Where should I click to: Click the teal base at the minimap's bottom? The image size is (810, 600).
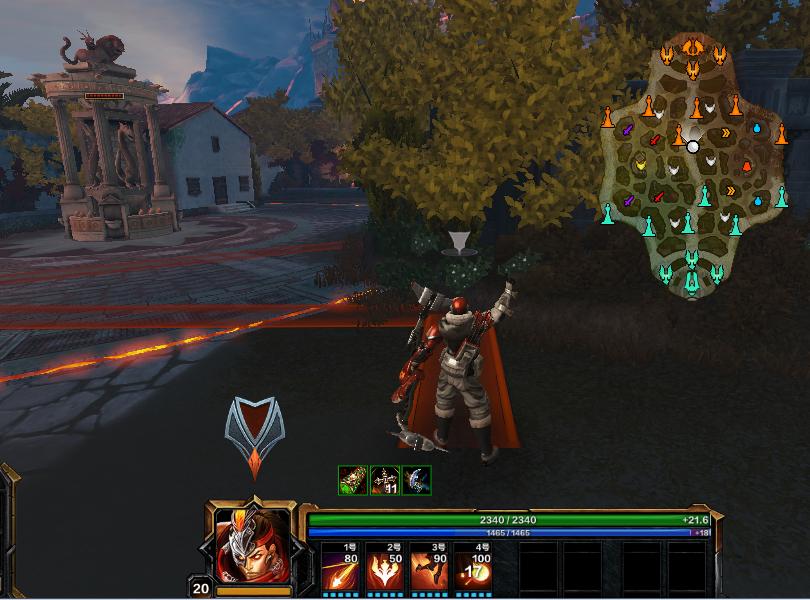692,281
